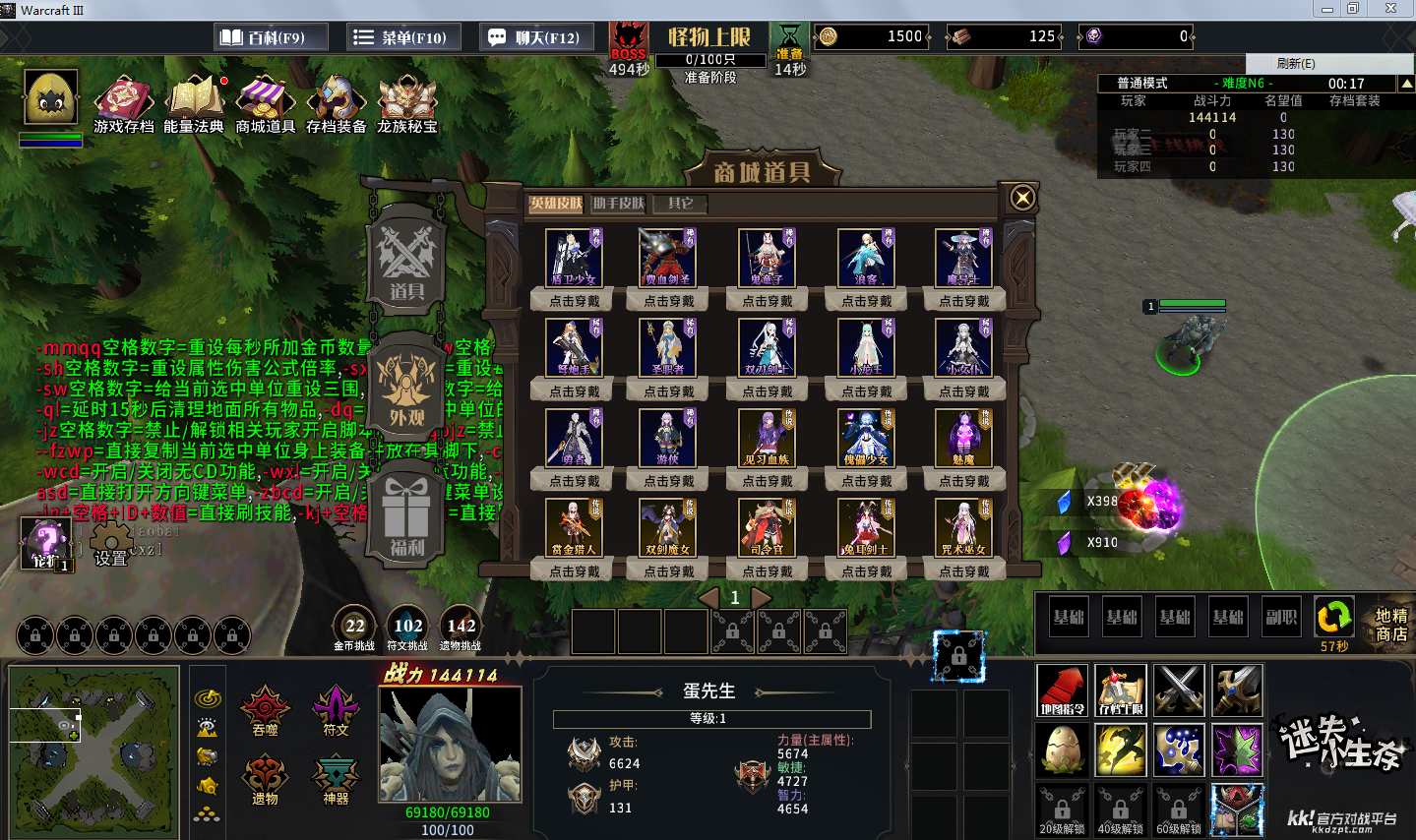The width and height of the screenshot is (1416, 840).
Task: Select the 魅魔 skin portrait
Action: 963,438
